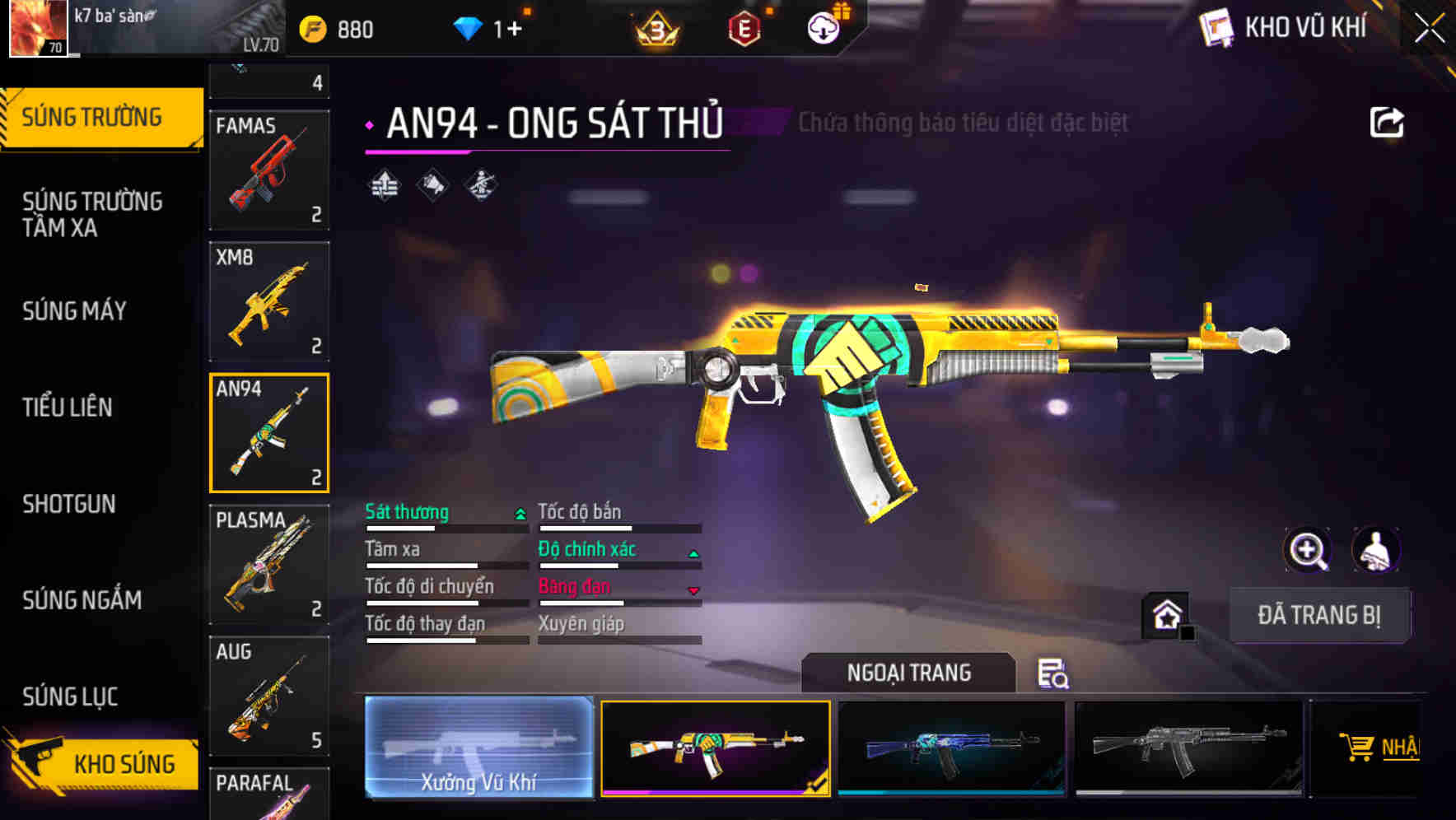1456x820 pixels.
Task: Select the FAMAS weapon tile
Action: 269,170
